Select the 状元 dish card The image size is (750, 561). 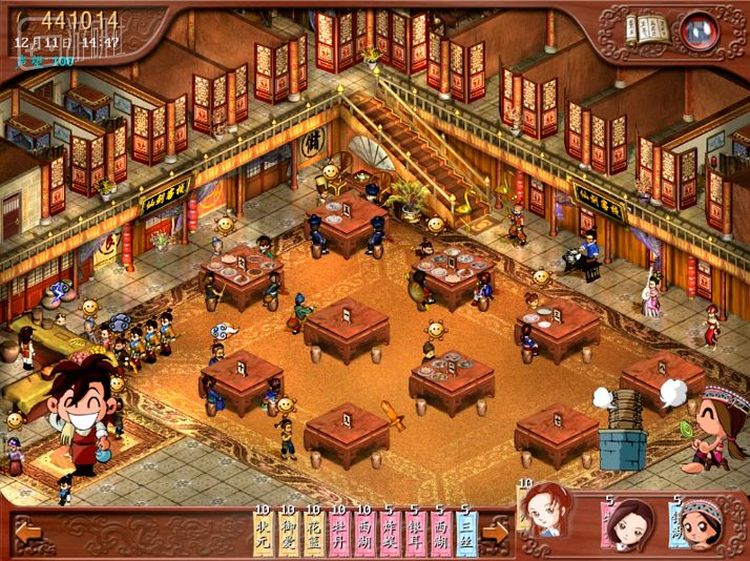click(x=262, y=532)
